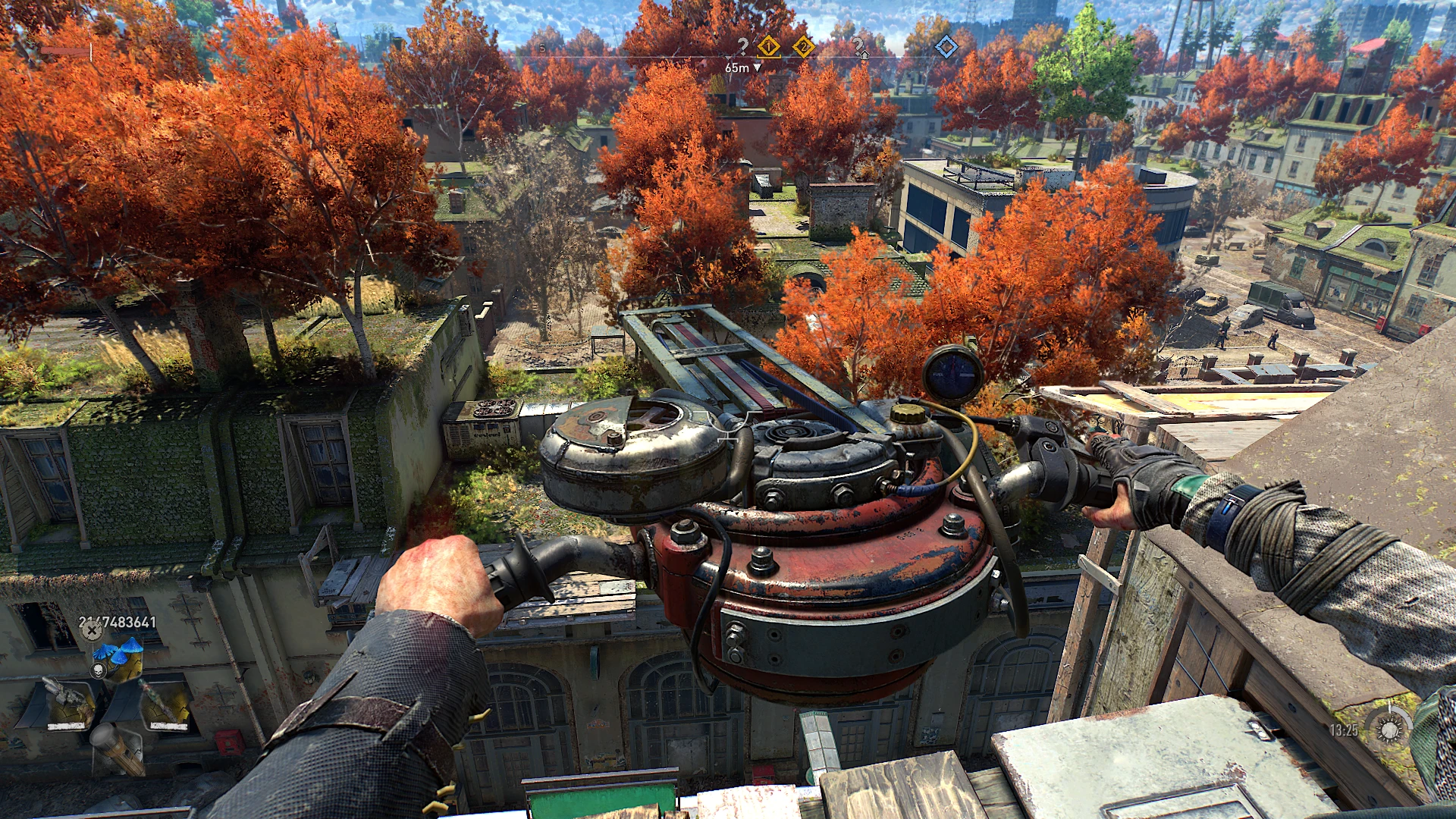This screenshot has width=1456, height=819.
Task: Click the leftmost question mark compass icon
Action: (743, 45)
